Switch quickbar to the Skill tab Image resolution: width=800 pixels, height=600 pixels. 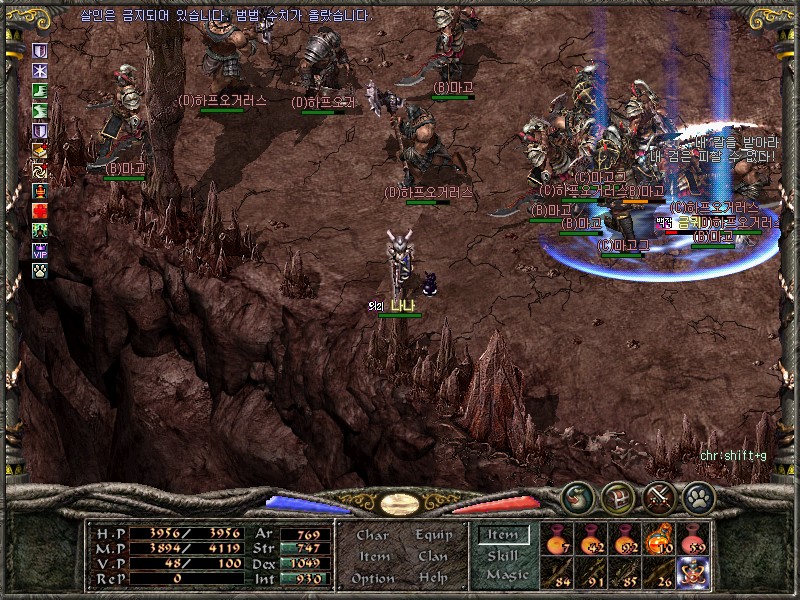[x=503, y=556]
